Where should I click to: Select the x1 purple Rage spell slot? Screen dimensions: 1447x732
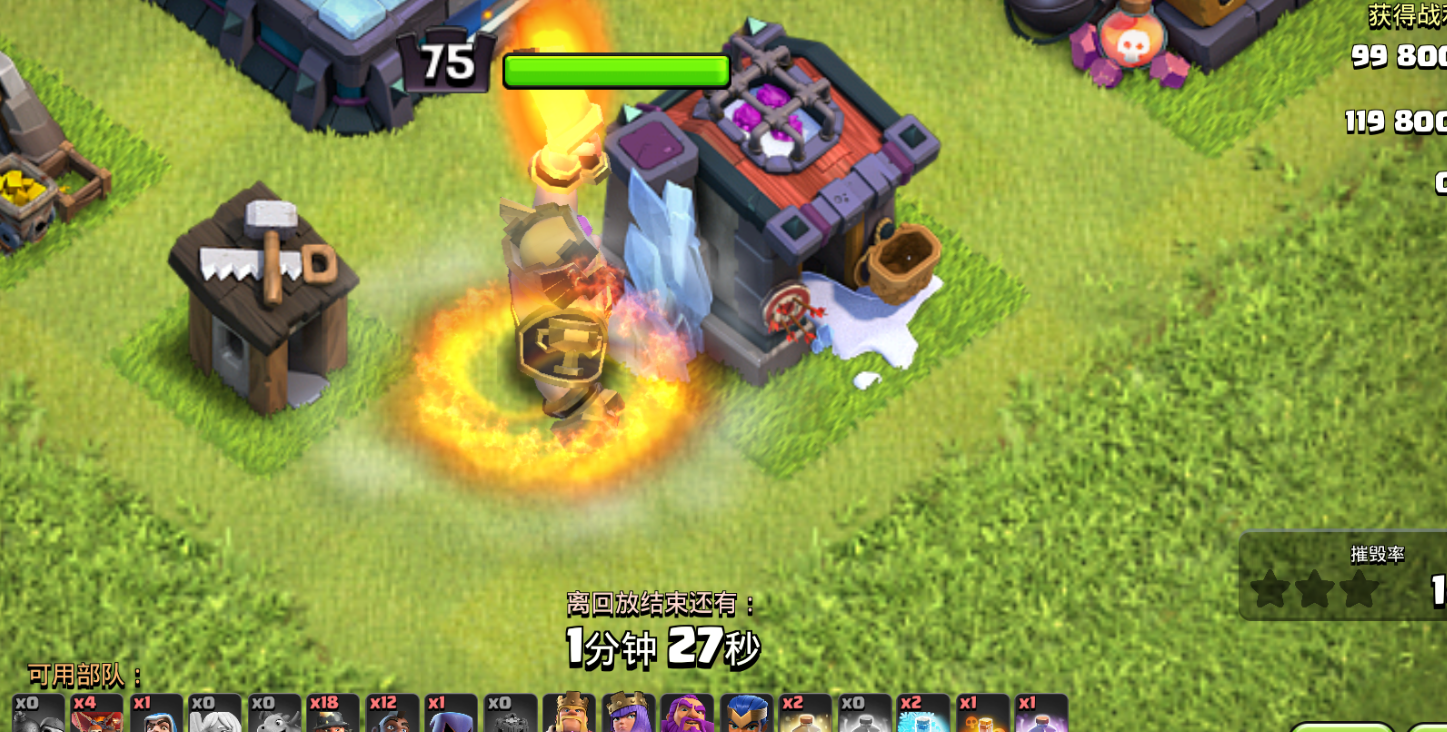[1041, 714]
